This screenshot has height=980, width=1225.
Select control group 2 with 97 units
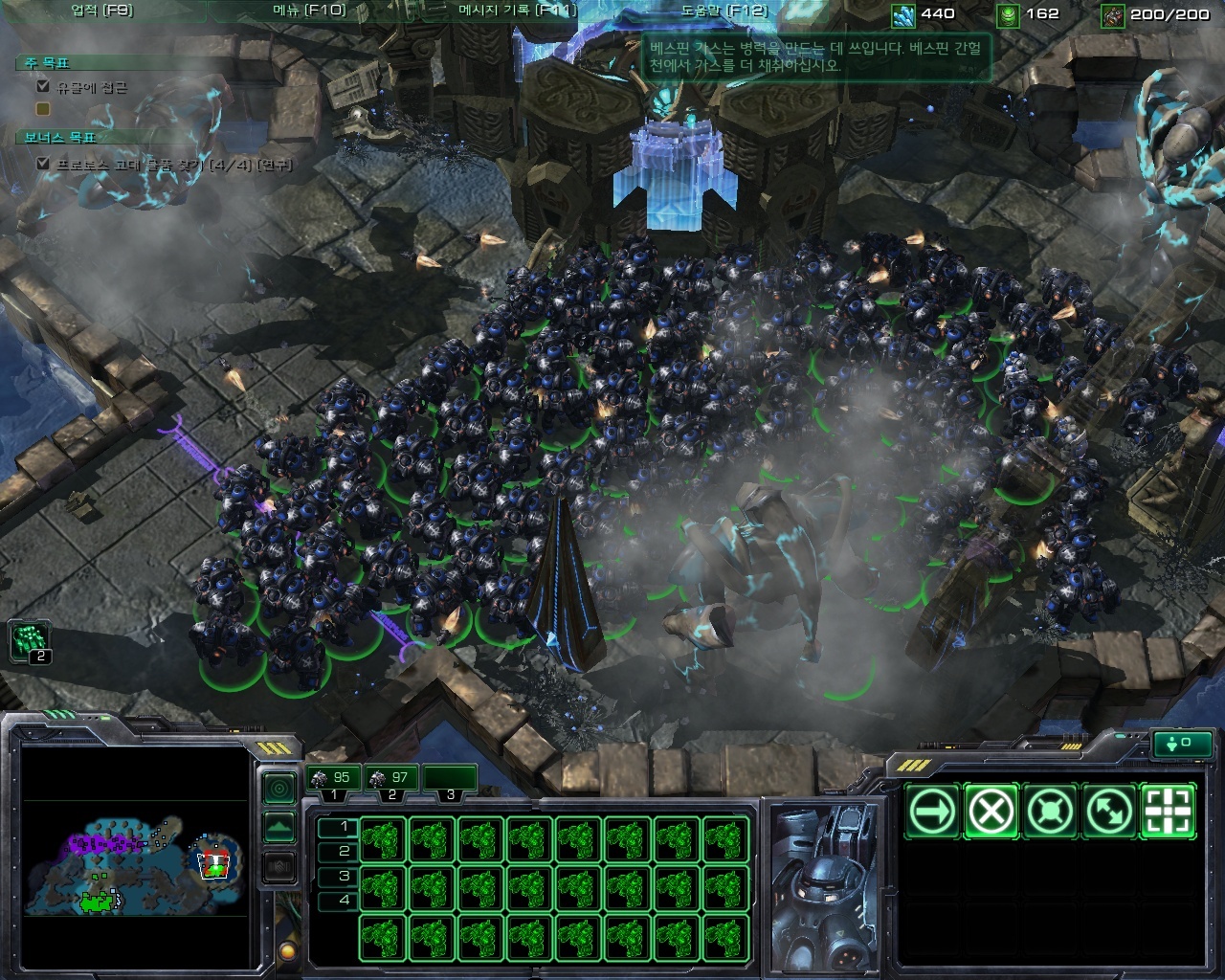coord(391,779)
